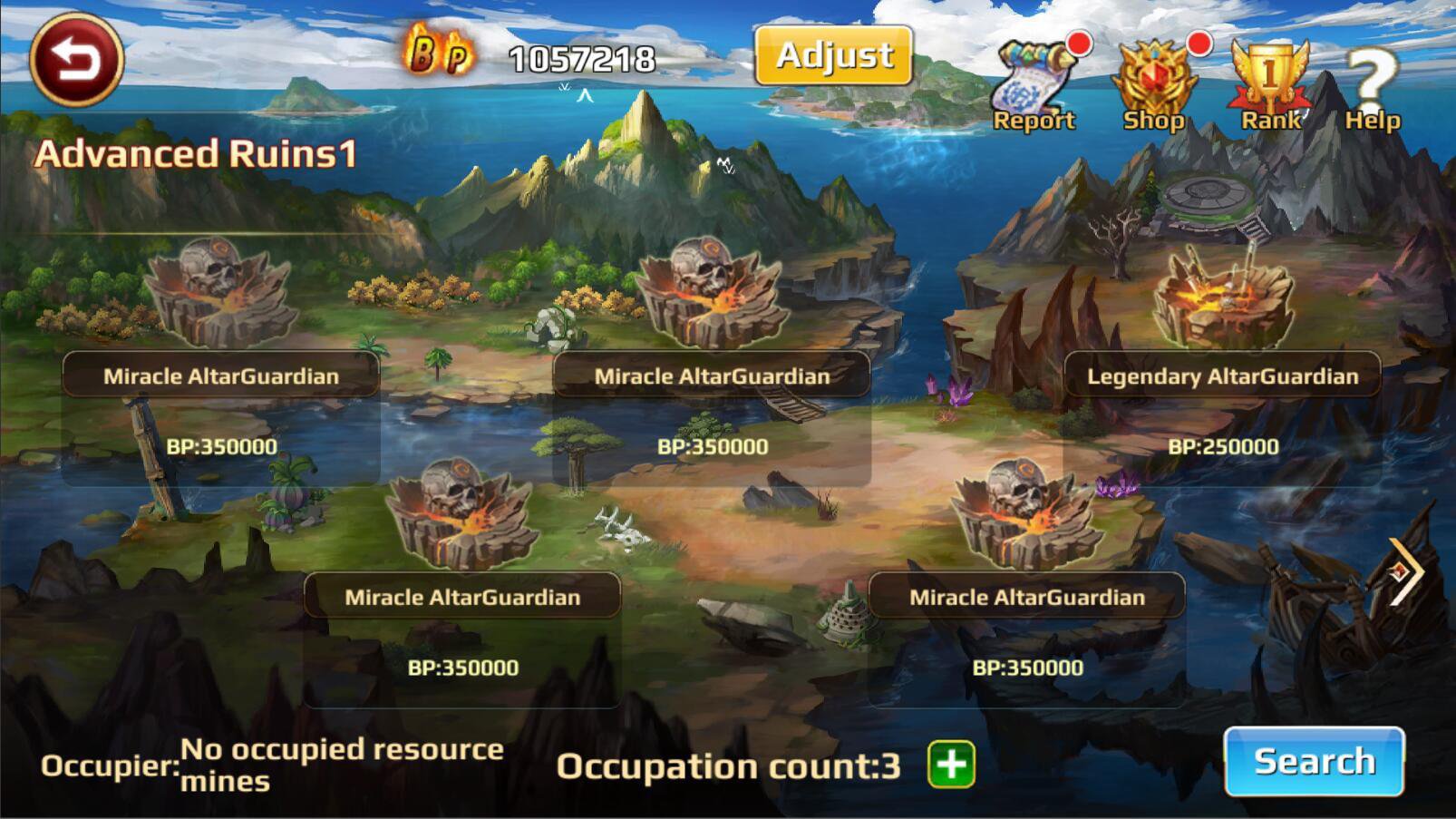Image resolution: width=1456 pixels, height=819 pixels.
Task: Select the center Miracle AltarGuardian panel
Action: [x=713, y=374]
